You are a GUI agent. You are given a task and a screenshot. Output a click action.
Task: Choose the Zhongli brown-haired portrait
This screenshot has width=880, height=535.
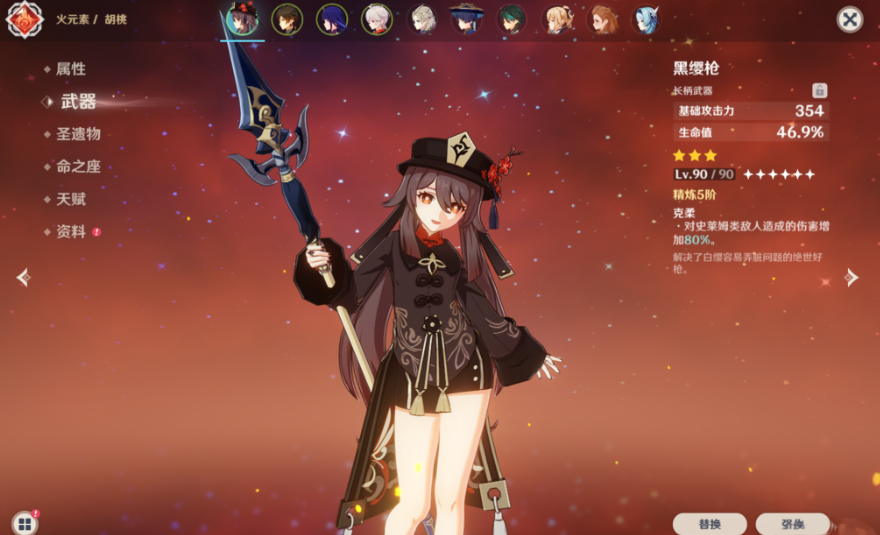click(287, 19)
